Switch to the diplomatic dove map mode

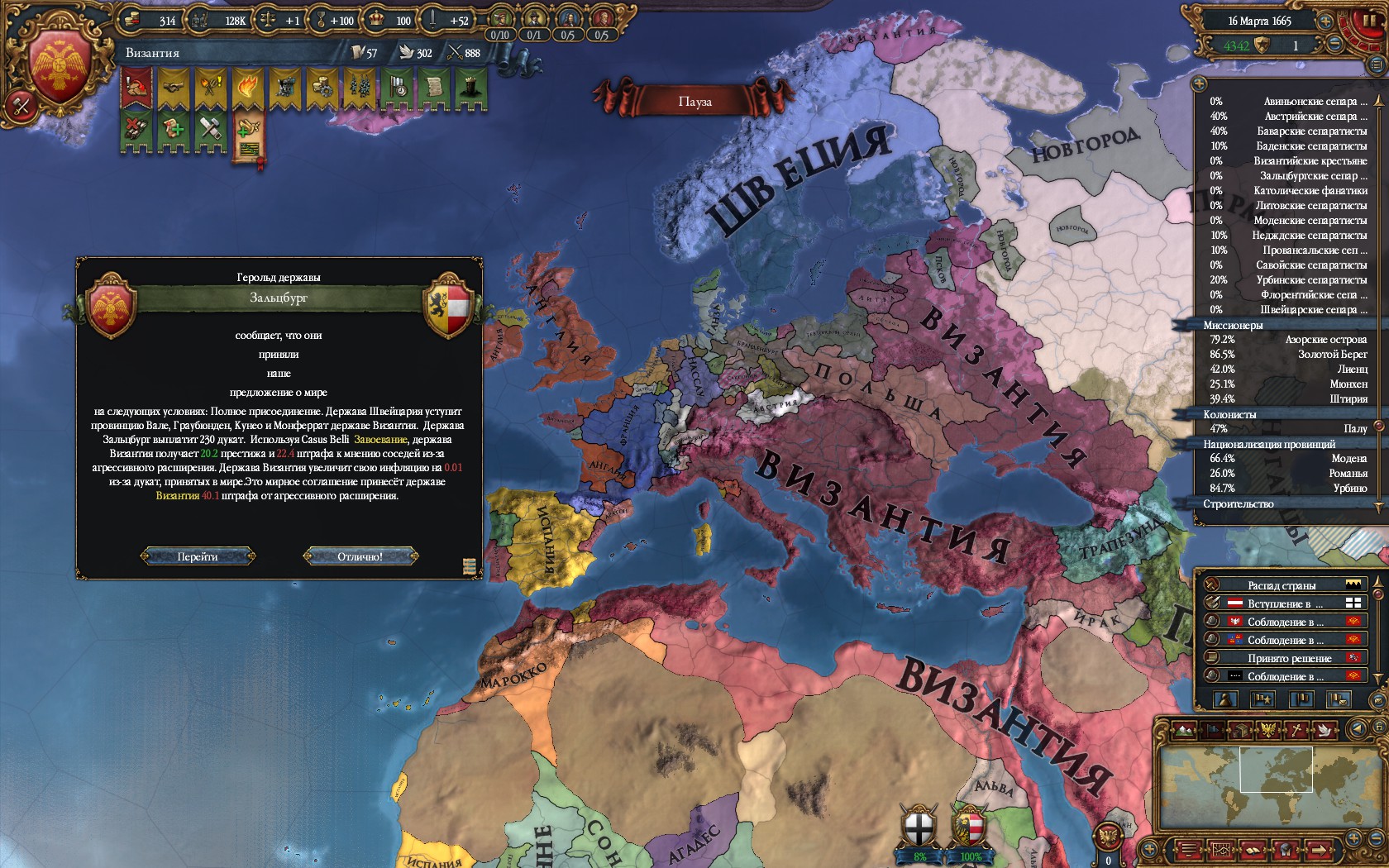coord(1325,730)
